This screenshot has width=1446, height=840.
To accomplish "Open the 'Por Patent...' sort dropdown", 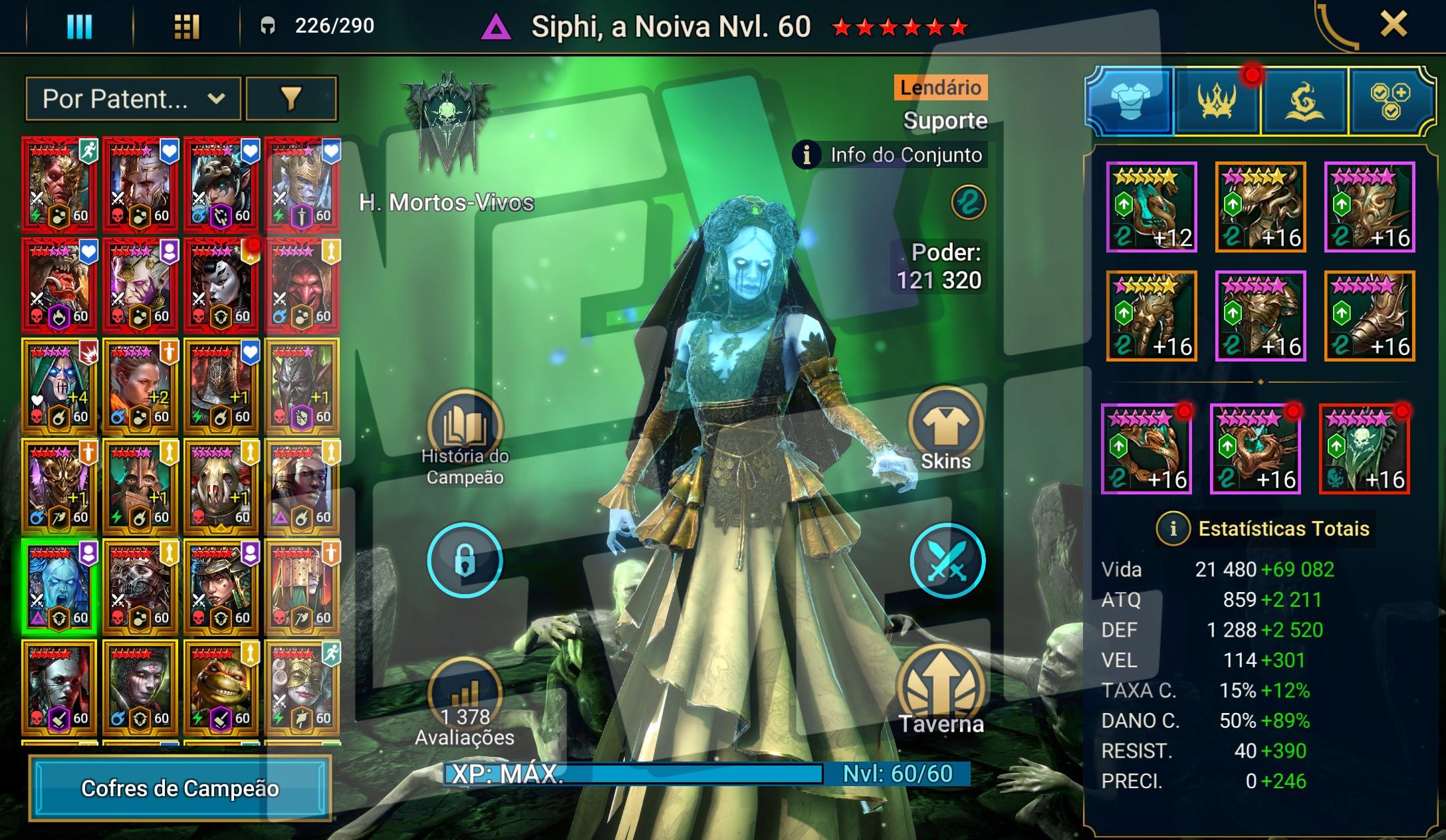I will pyautogui.click(x=133, y=99).
